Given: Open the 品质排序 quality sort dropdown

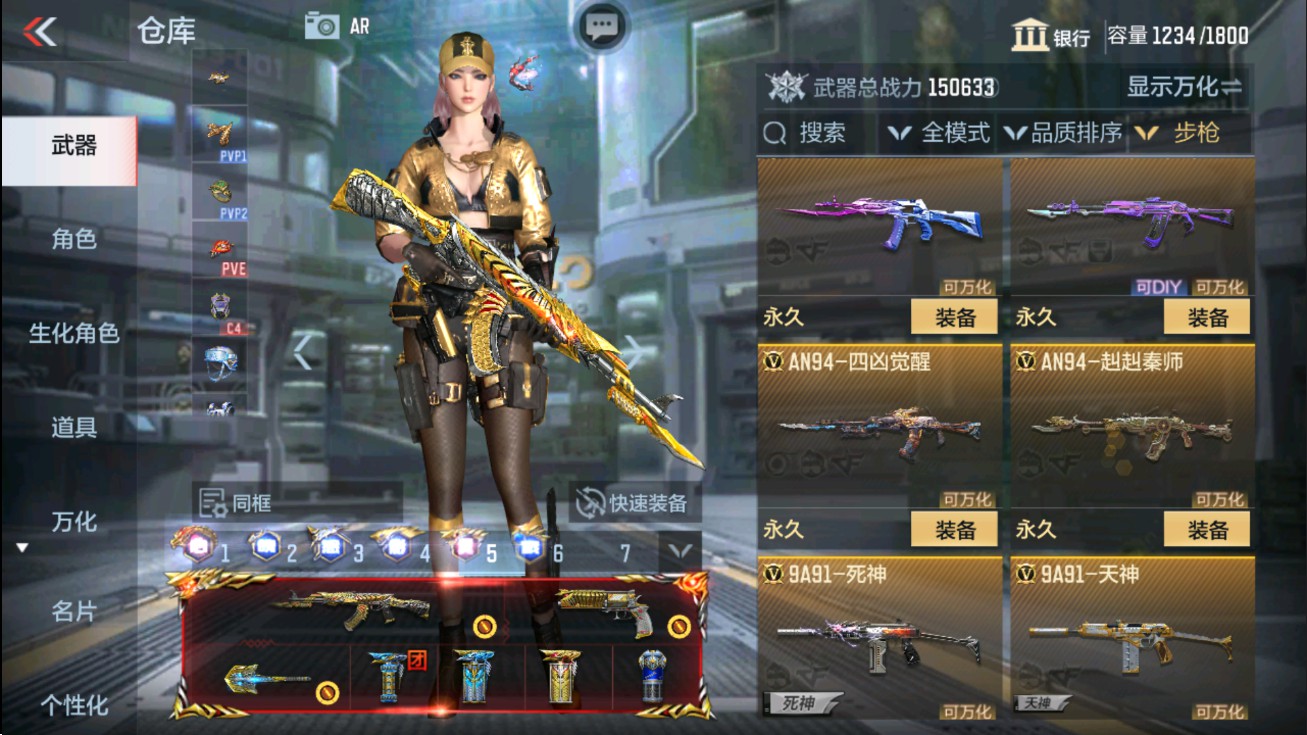Looking at the screenshot, I should (x=1072, y=132).
